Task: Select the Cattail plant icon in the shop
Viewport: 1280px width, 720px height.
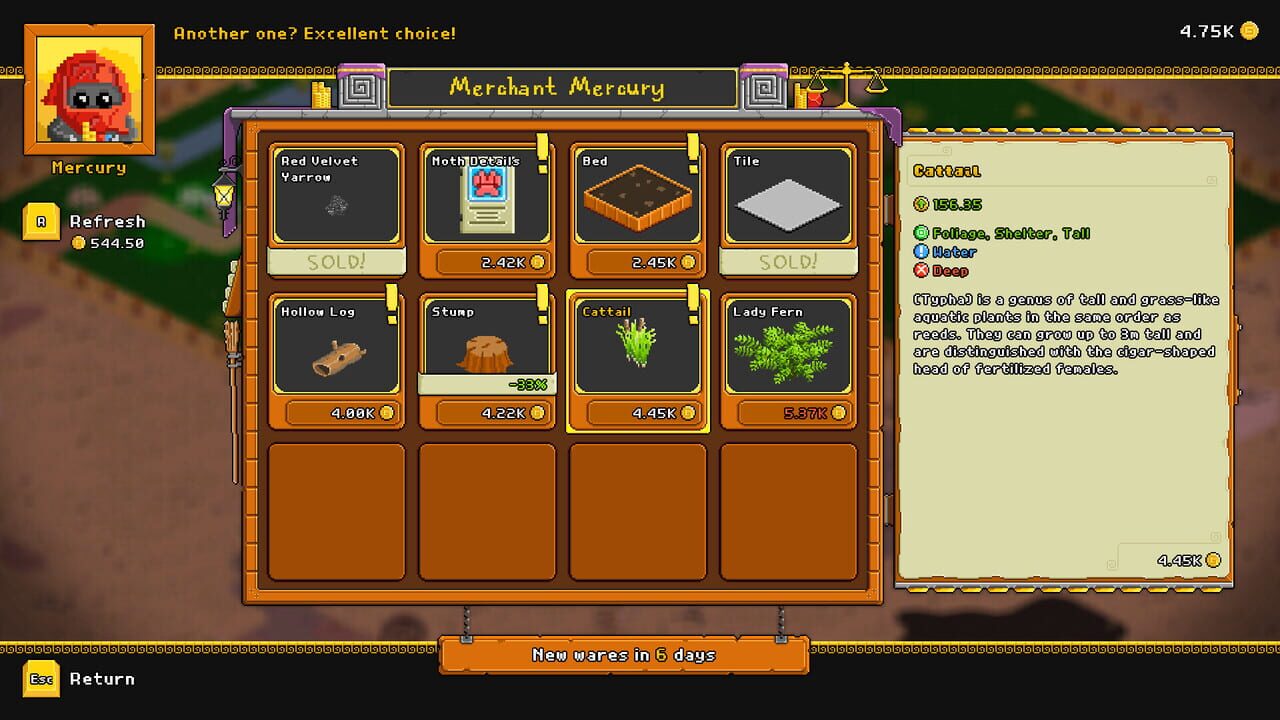Action: click(637, 345)
